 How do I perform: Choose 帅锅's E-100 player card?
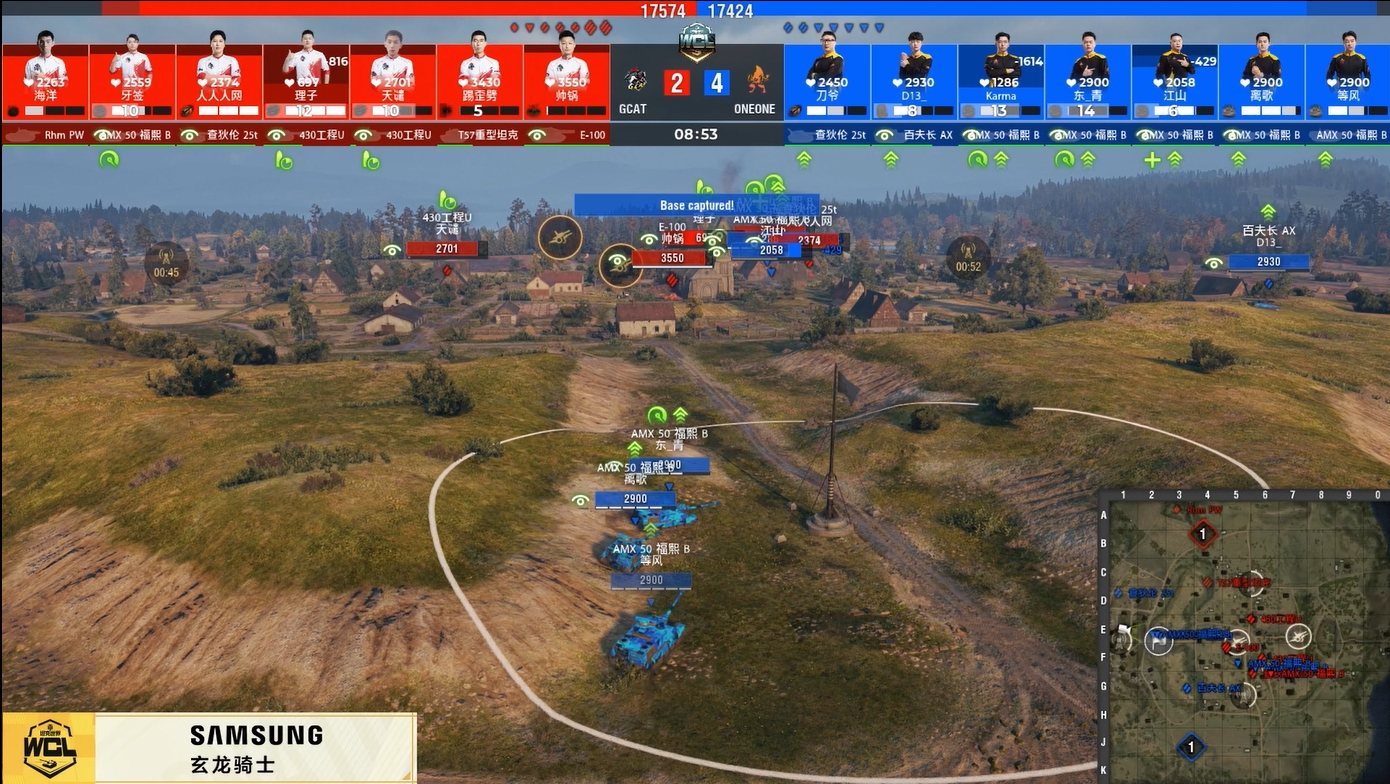pos(566,80)
